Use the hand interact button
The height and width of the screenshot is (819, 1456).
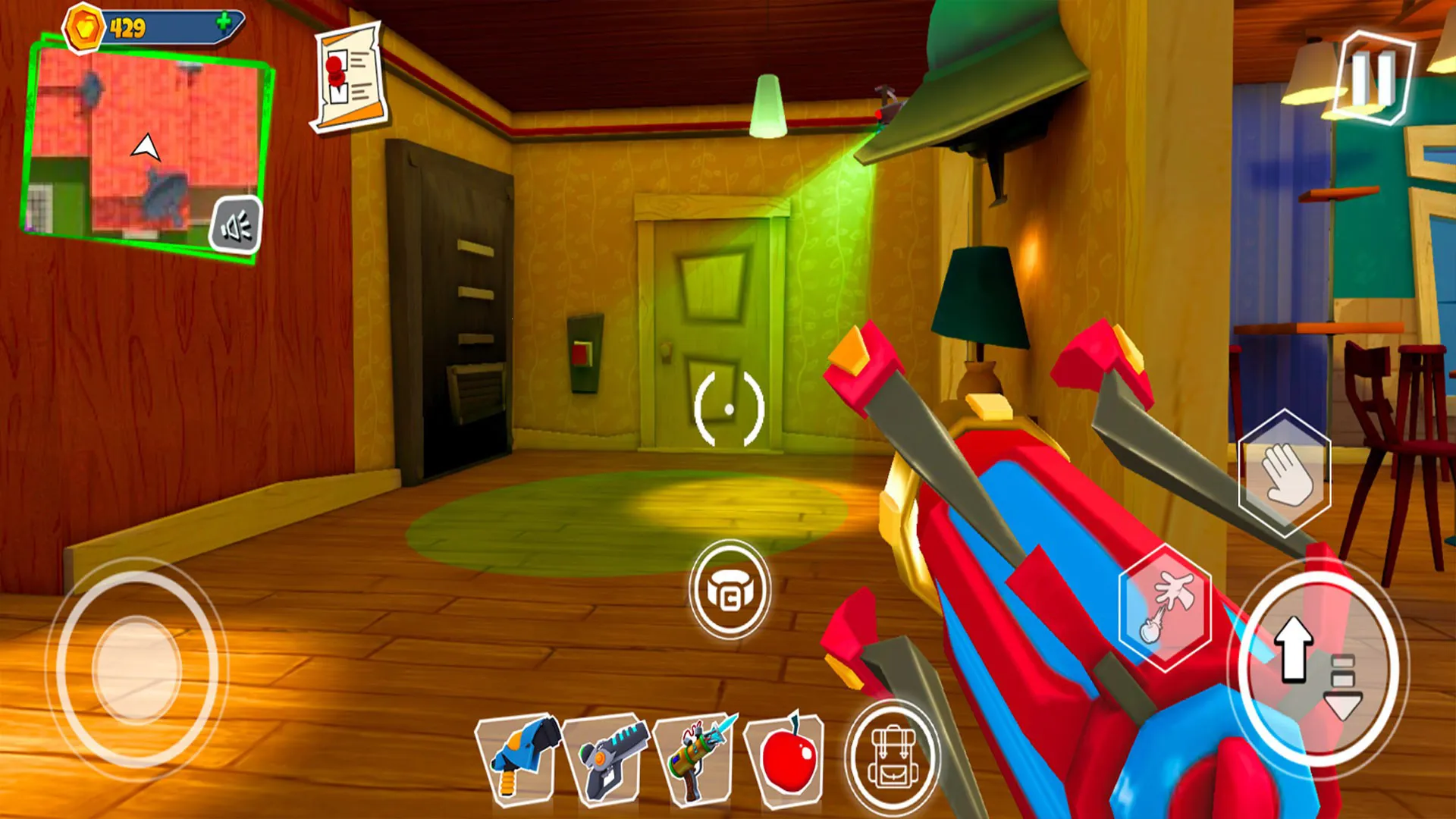coord(1284,473)
